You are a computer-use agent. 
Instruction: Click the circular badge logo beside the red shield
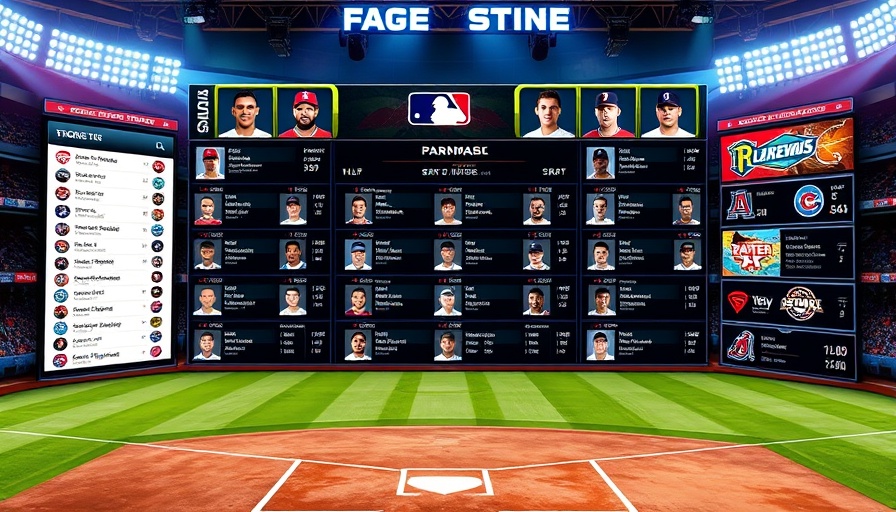click(x=800, y=302)
